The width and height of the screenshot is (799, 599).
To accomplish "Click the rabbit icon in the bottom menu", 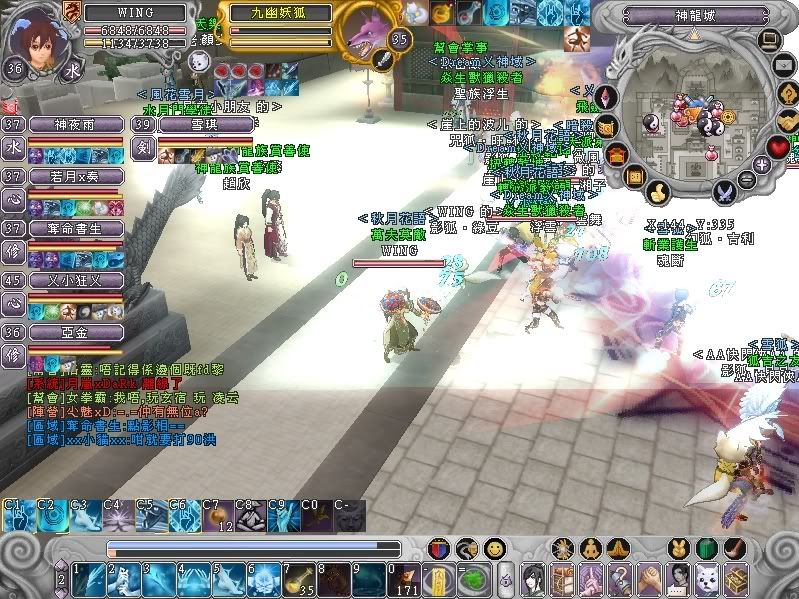I will (680, 549).
